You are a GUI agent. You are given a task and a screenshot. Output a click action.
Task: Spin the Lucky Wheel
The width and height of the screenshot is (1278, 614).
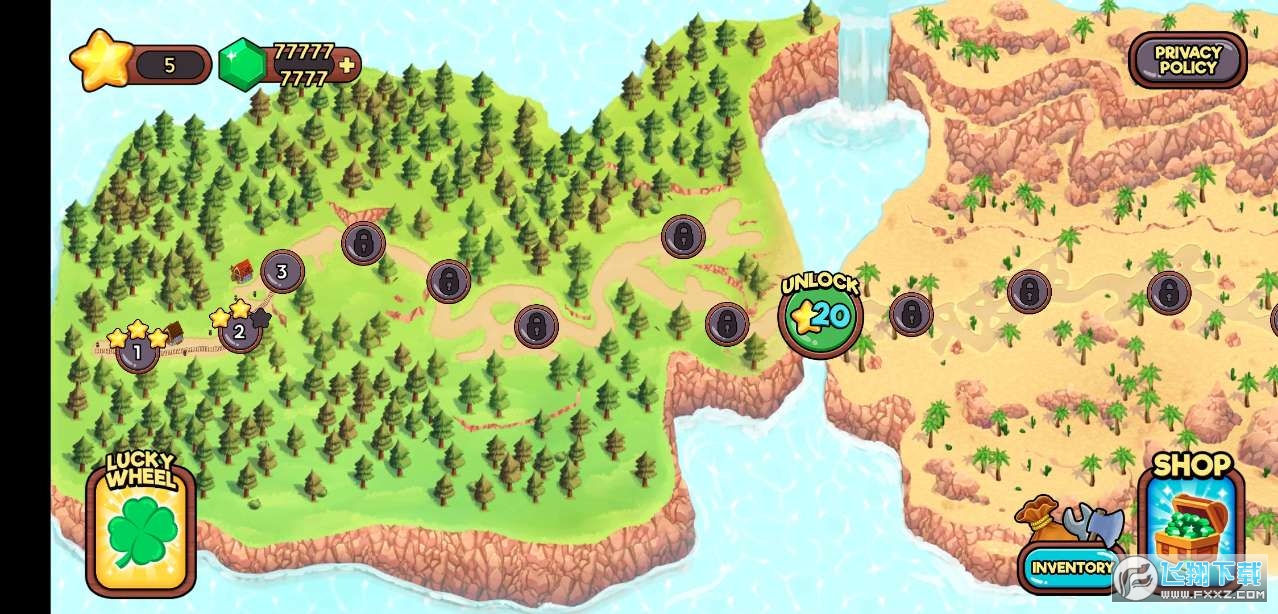(x=140, y=527)
